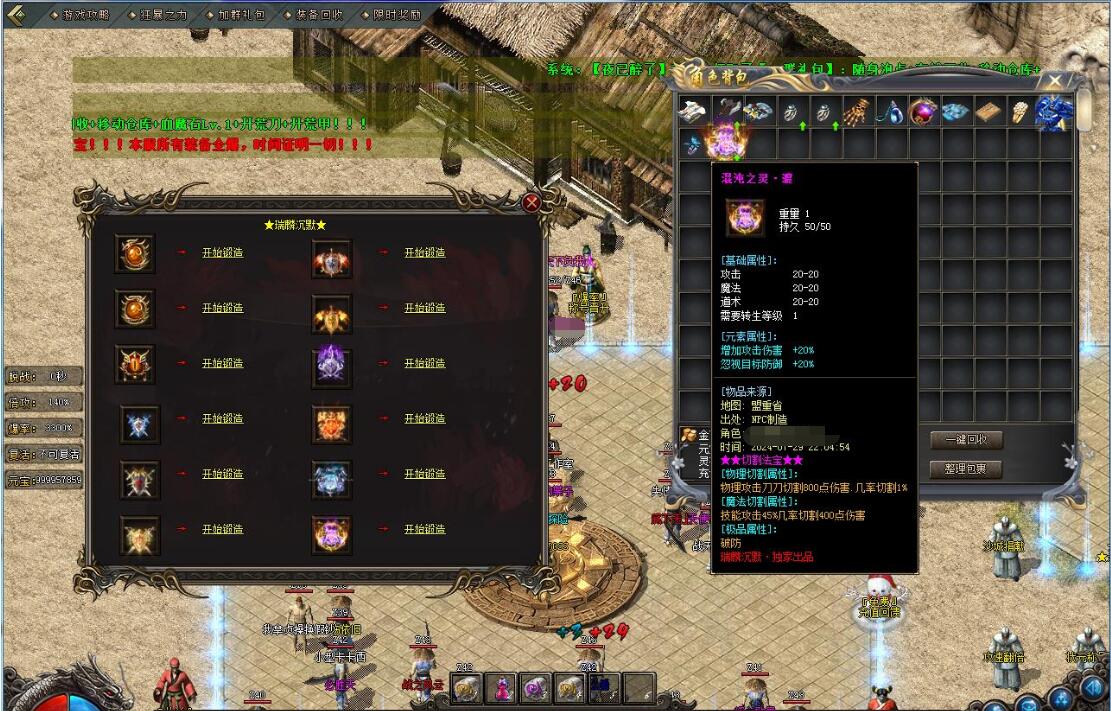Image resolution: width=1111 pixels, height=711 pixels.
Task: Click the gold arrow button at top-left
Action: (20, 14)
